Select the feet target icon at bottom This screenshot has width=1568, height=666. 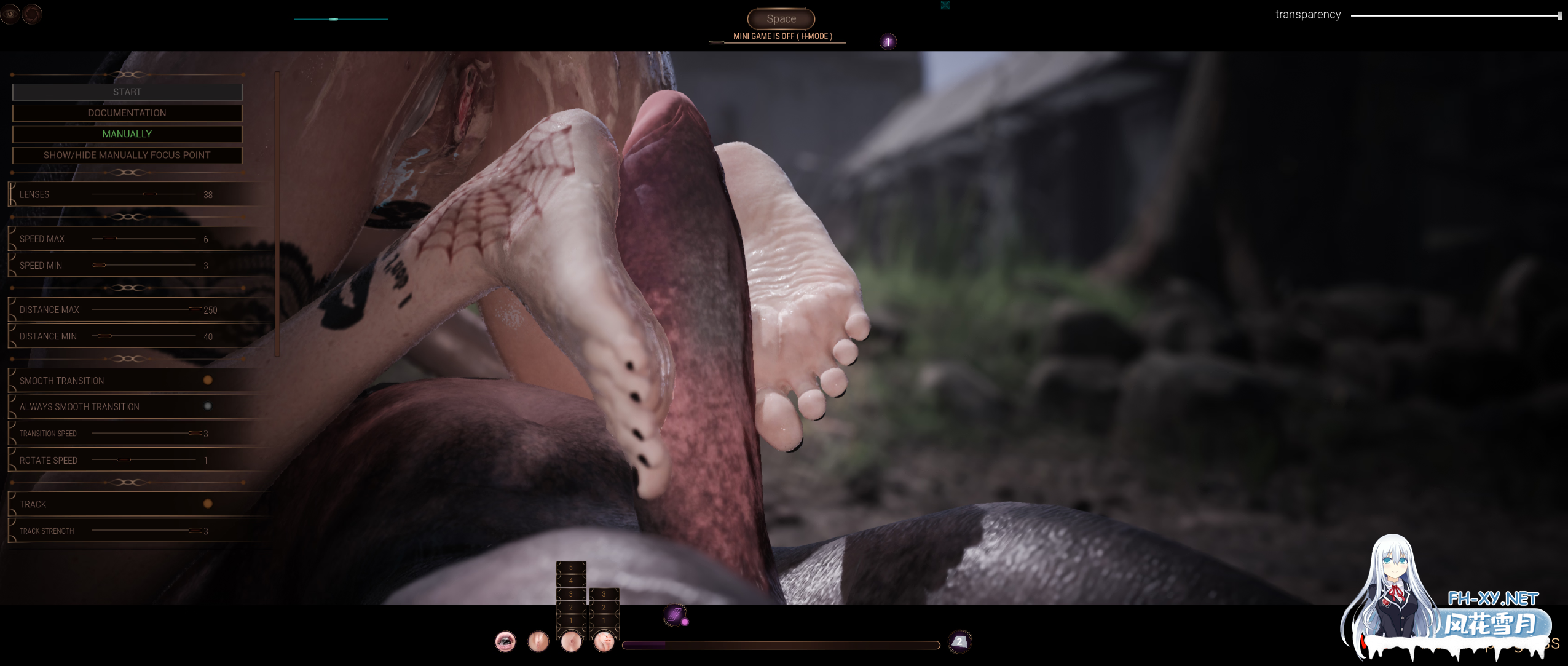604,642
